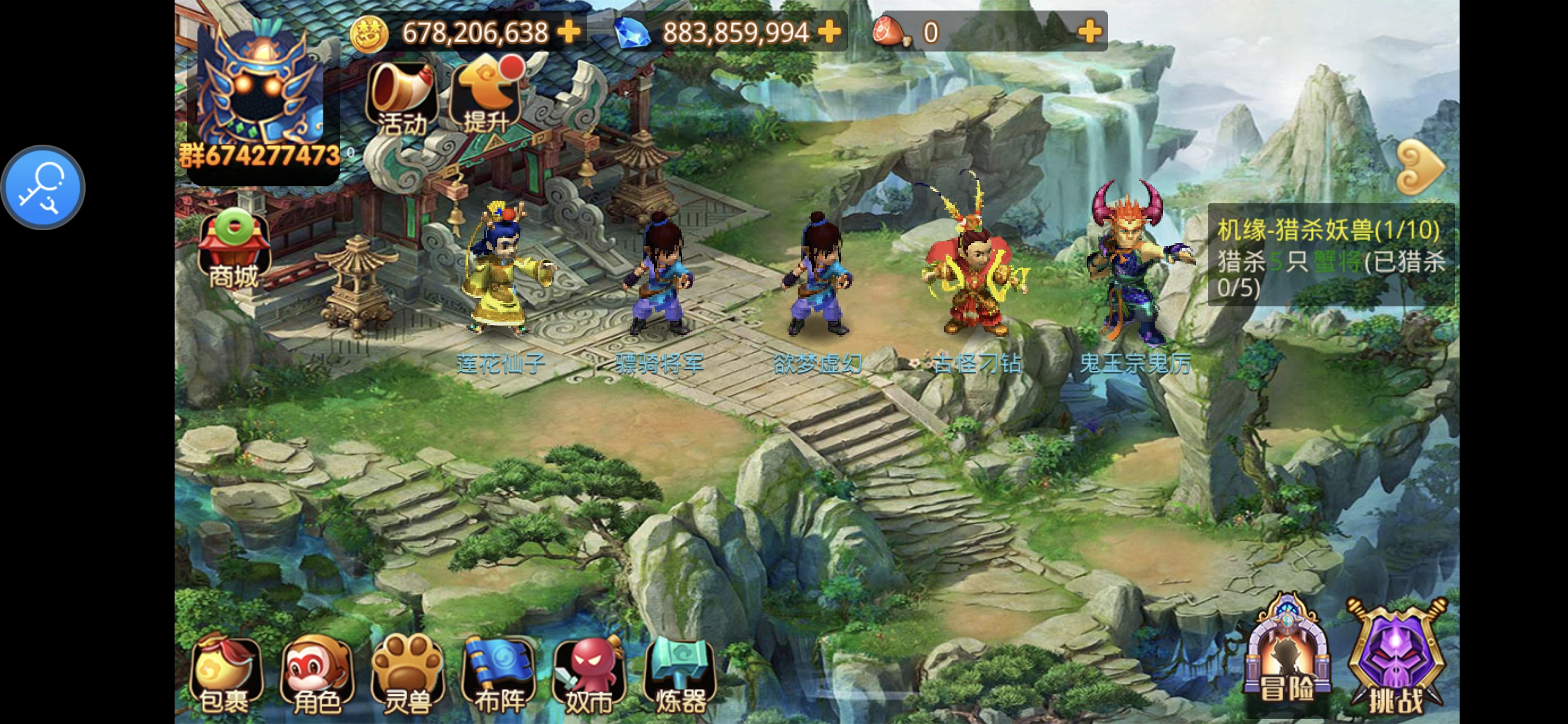
Task: Open the 布阵 formation menu
Action: [499, 676]
